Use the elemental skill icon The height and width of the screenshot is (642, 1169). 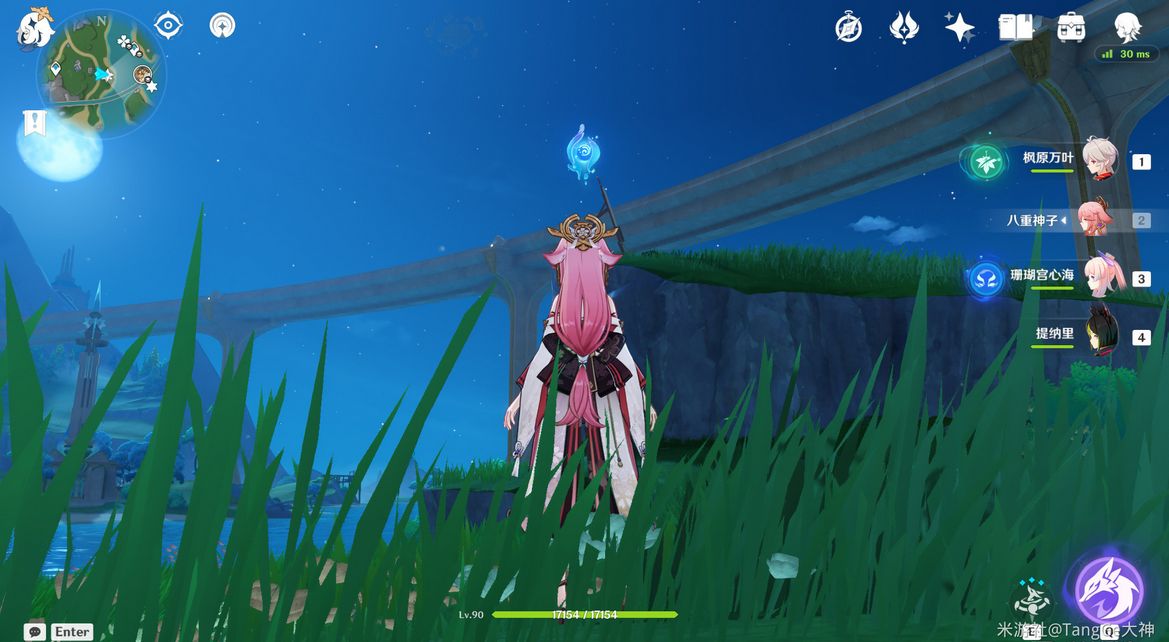tap(1030, 598)
